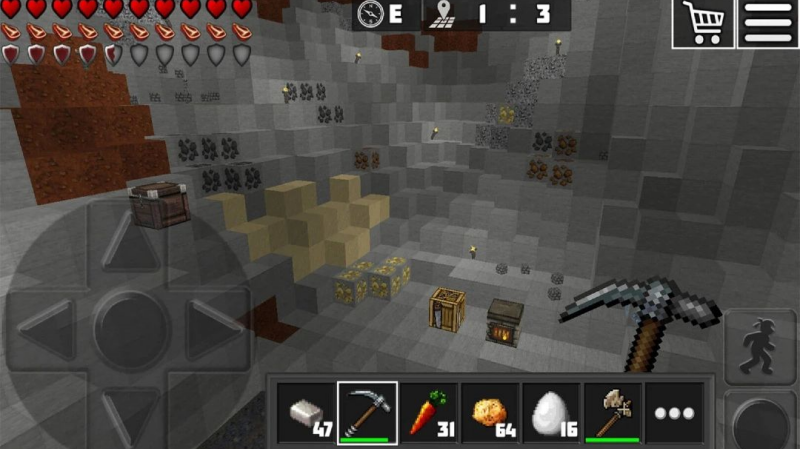This screenshot has width=800, height=449.
Task: Tap the D-pad left arrow
Action: pos(48,326)
